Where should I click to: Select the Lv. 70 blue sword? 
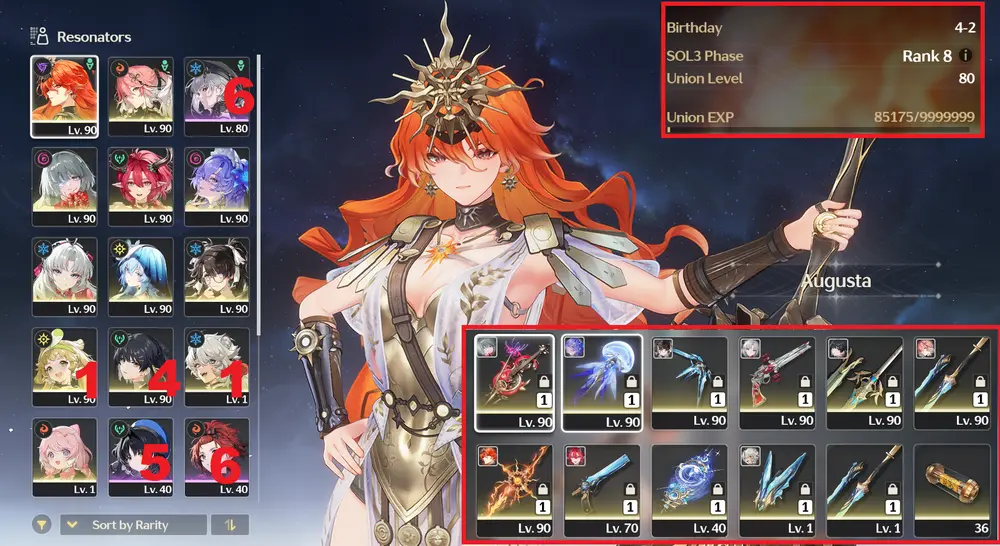click(600, 490)
